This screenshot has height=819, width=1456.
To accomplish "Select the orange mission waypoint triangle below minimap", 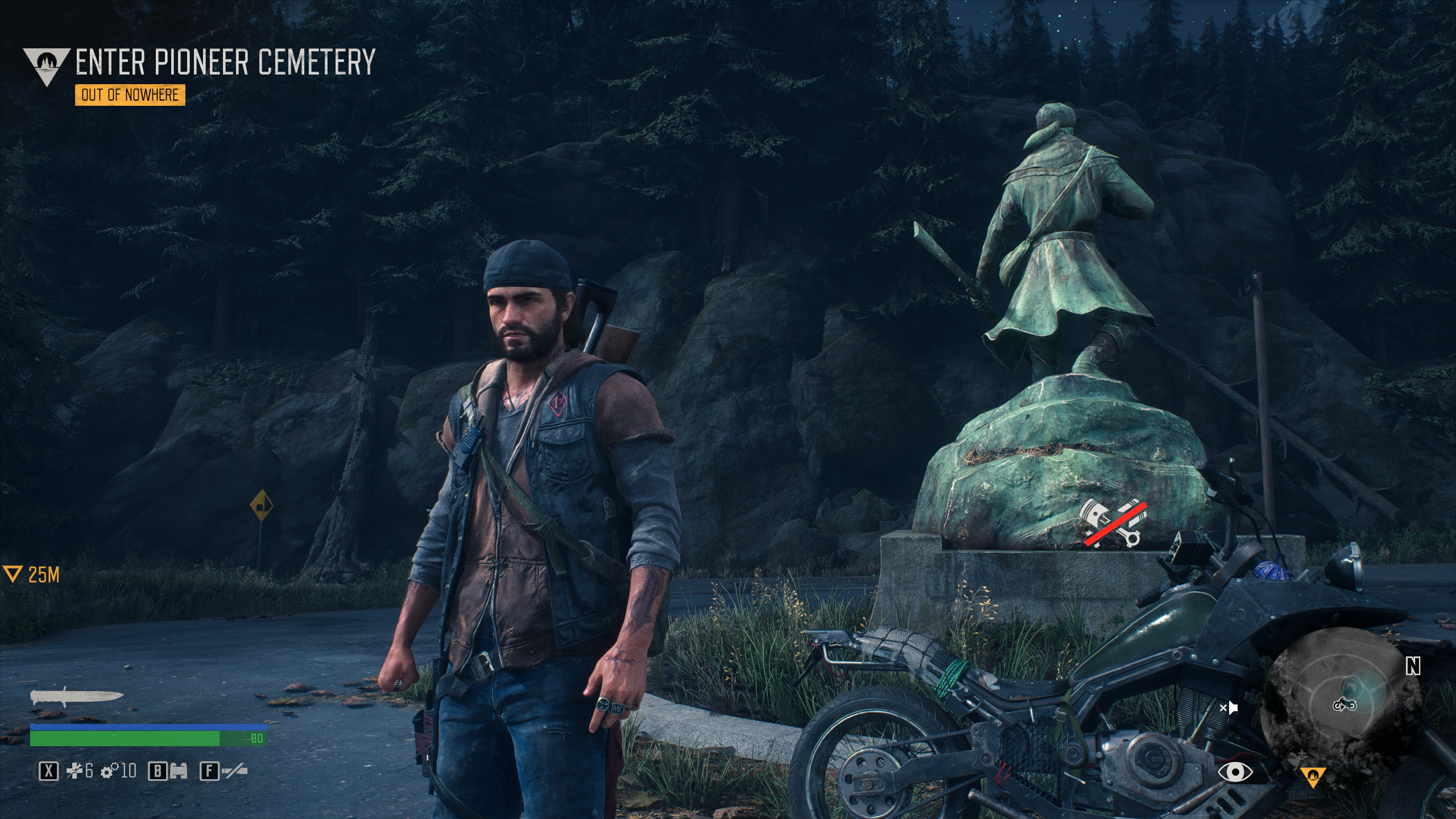I will tap(1313, 776).
